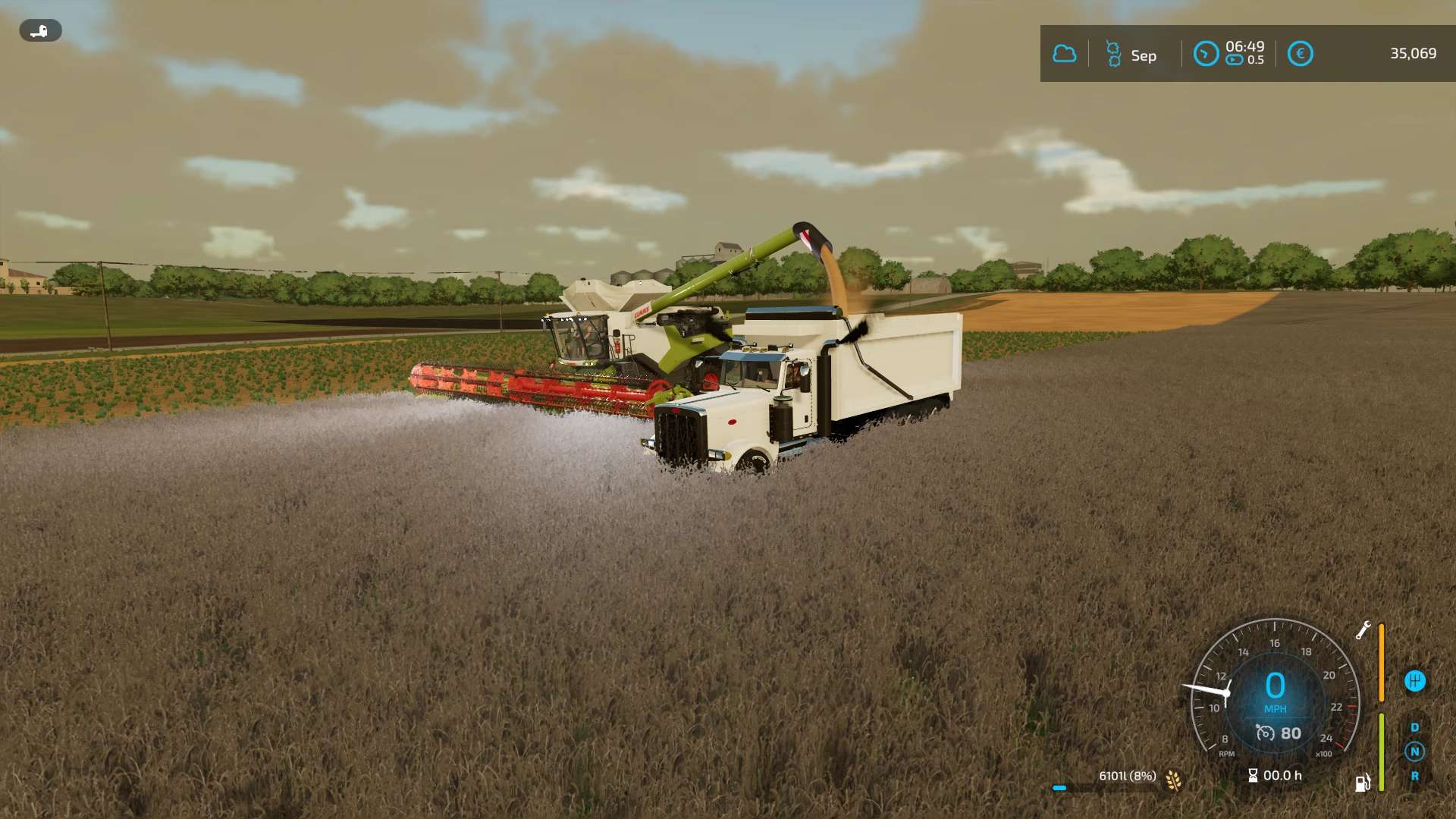Click the hourglass operating hours icon
The height and width of the screenshot is (819, 1456).
1253,775
